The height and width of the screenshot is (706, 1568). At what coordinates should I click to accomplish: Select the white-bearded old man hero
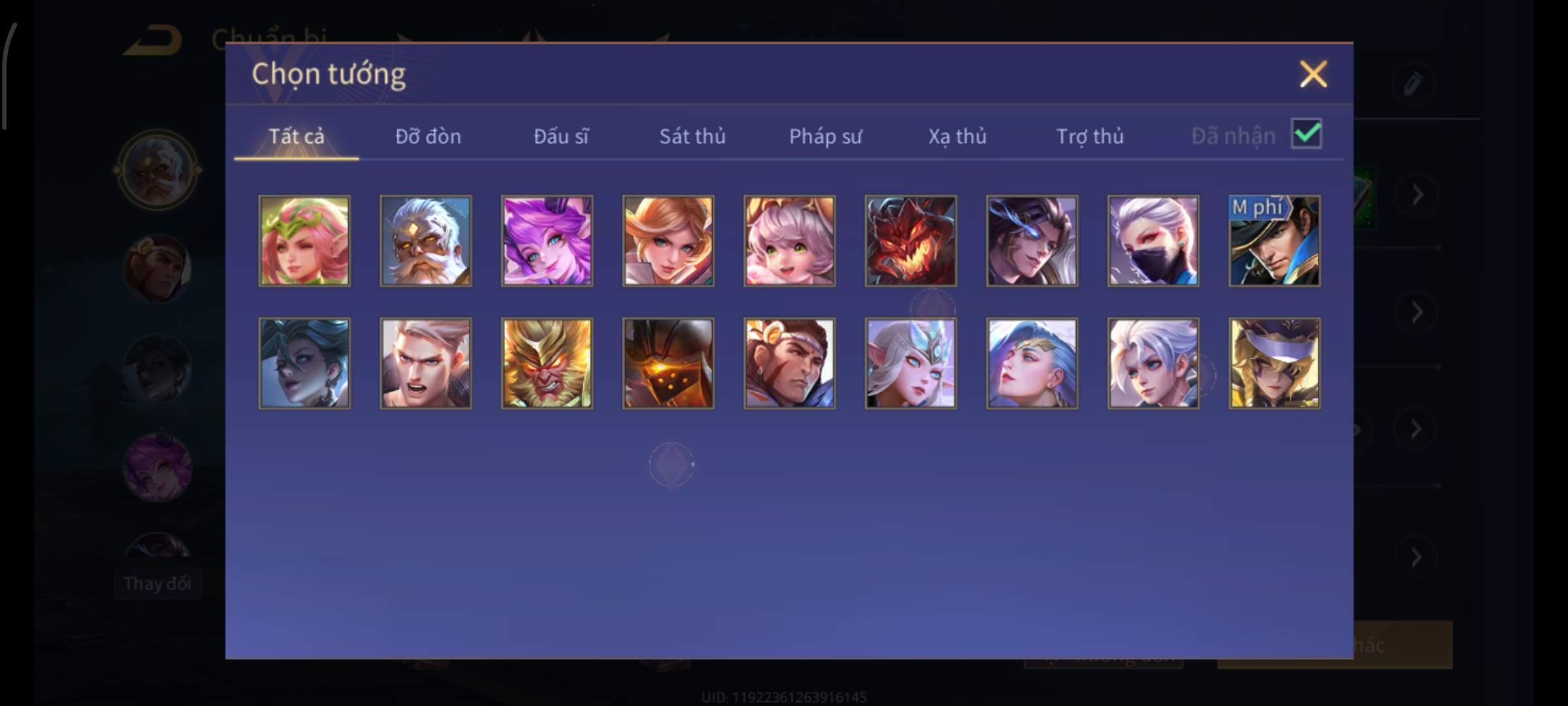point(425,241)
